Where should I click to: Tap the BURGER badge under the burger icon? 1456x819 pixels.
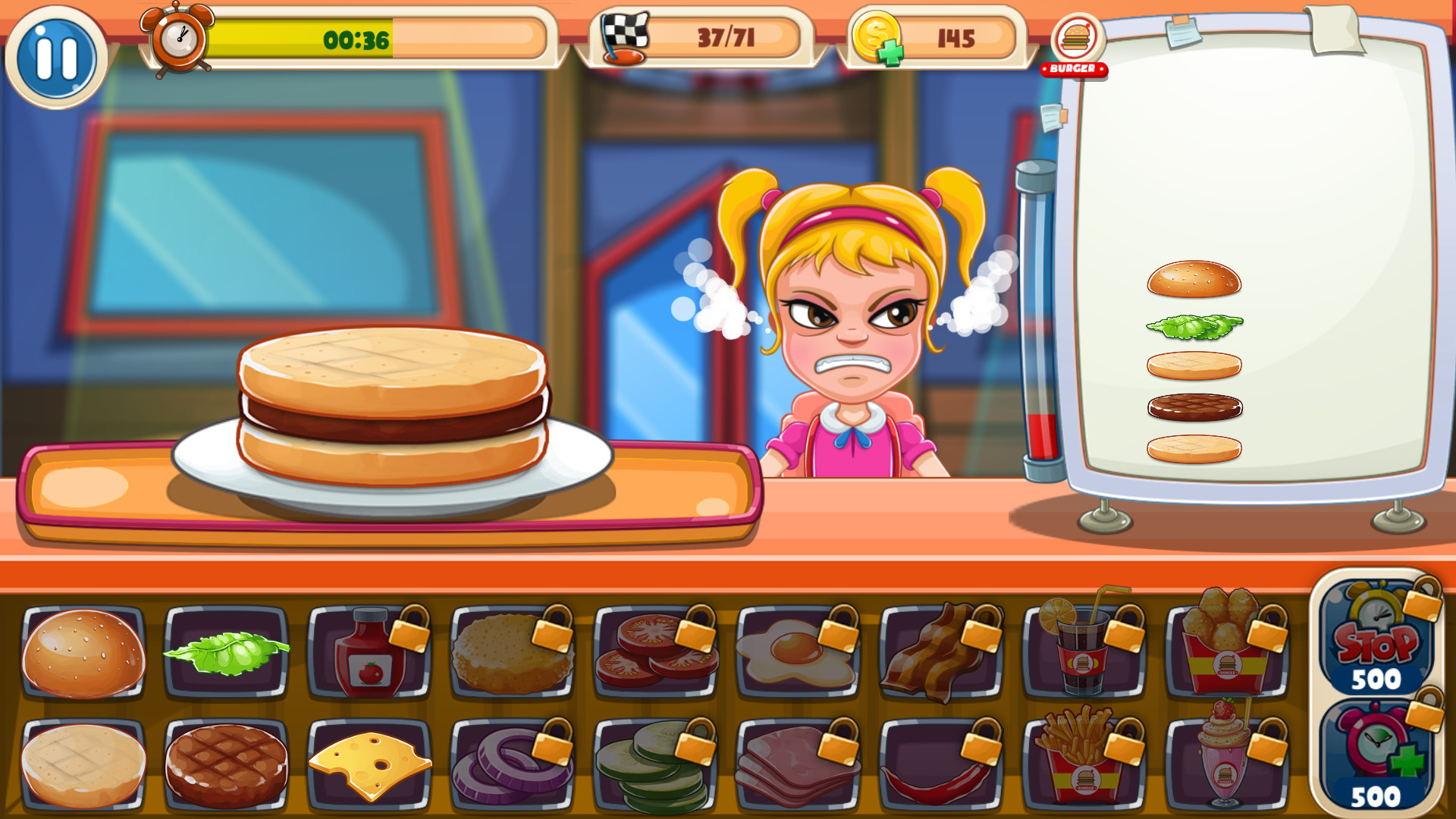(x=1075, y=69)
